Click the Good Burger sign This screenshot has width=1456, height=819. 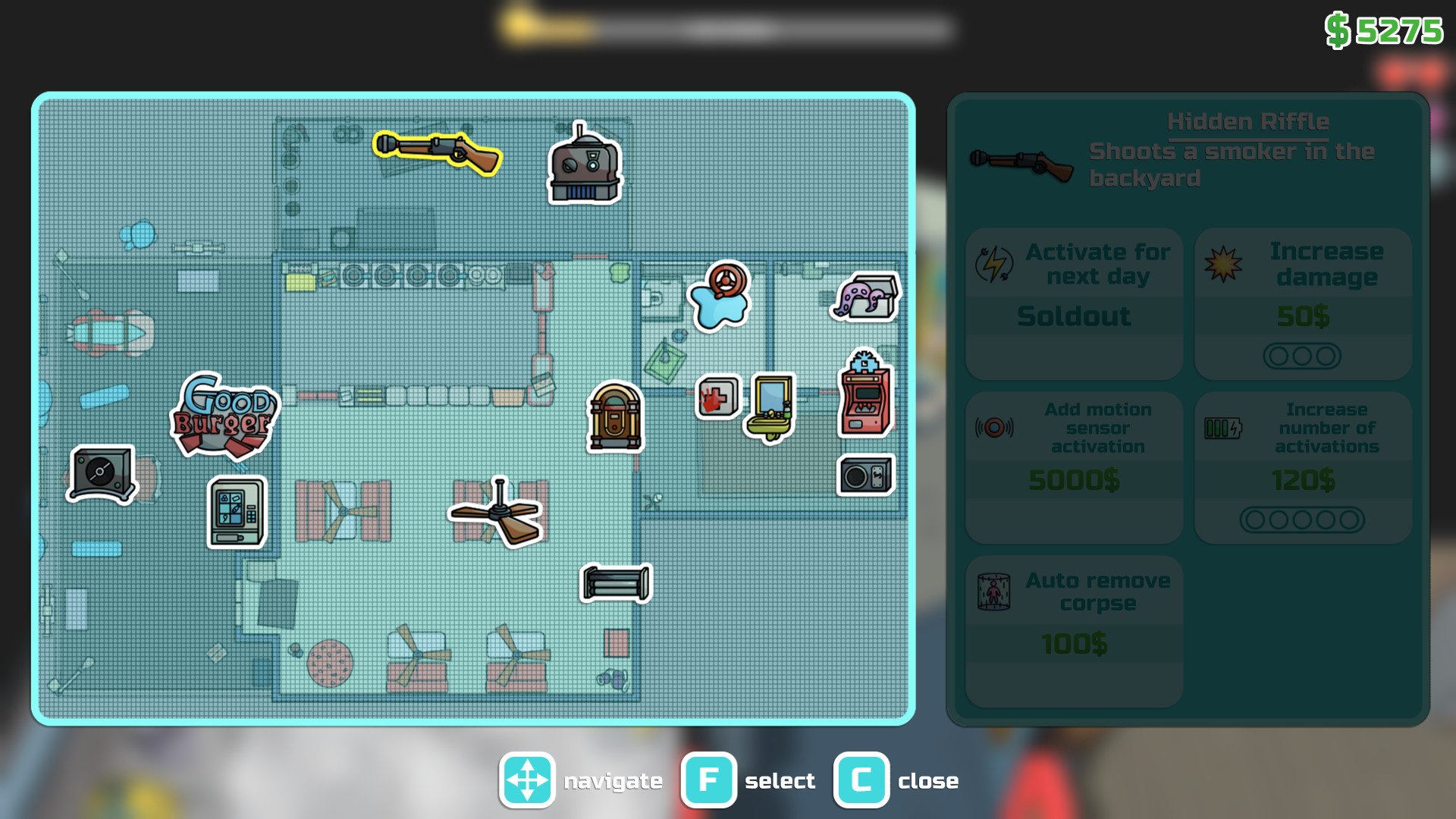point(226,413)
